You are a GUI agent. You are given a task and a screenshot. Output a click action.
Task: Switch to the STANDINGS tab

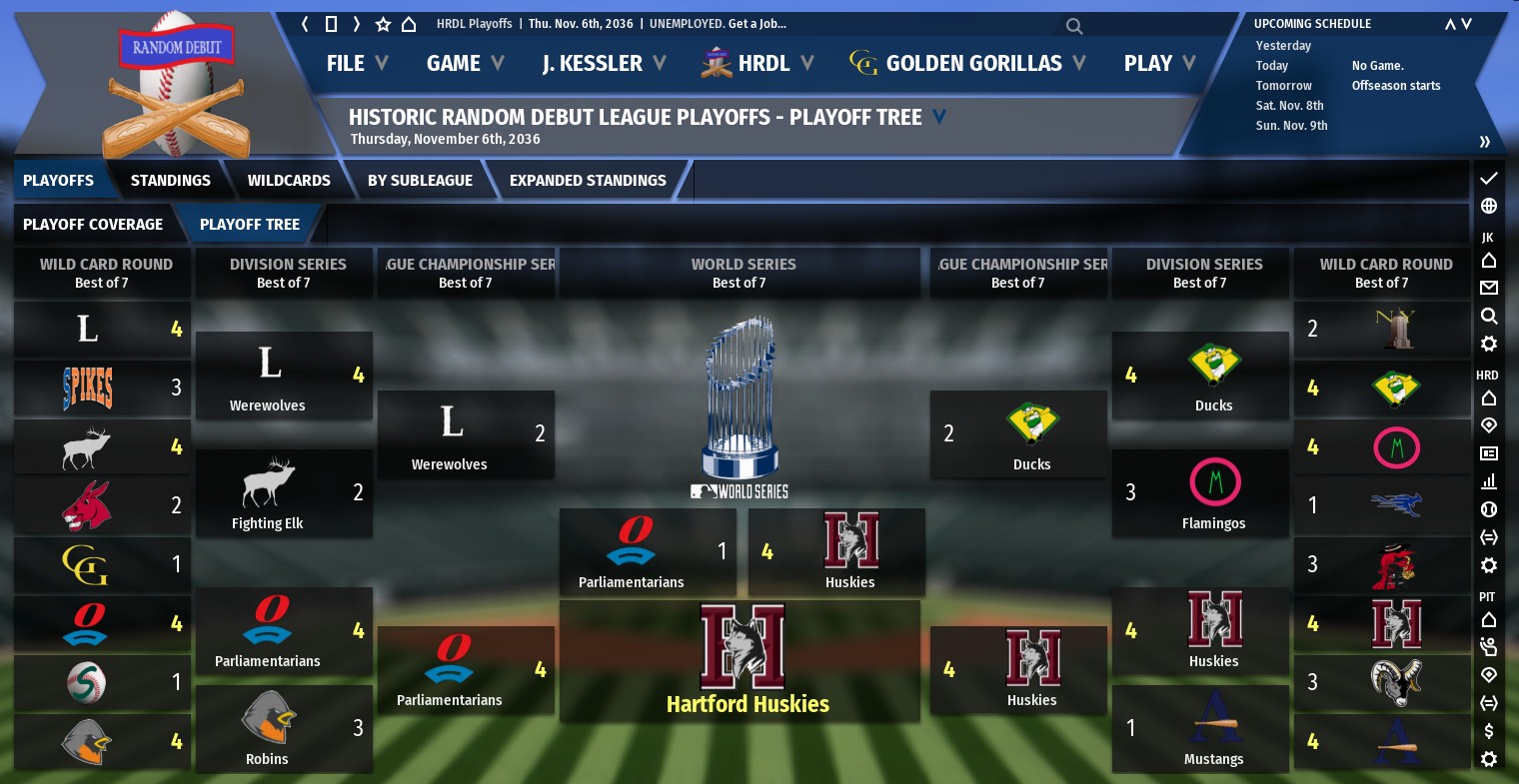170,180
